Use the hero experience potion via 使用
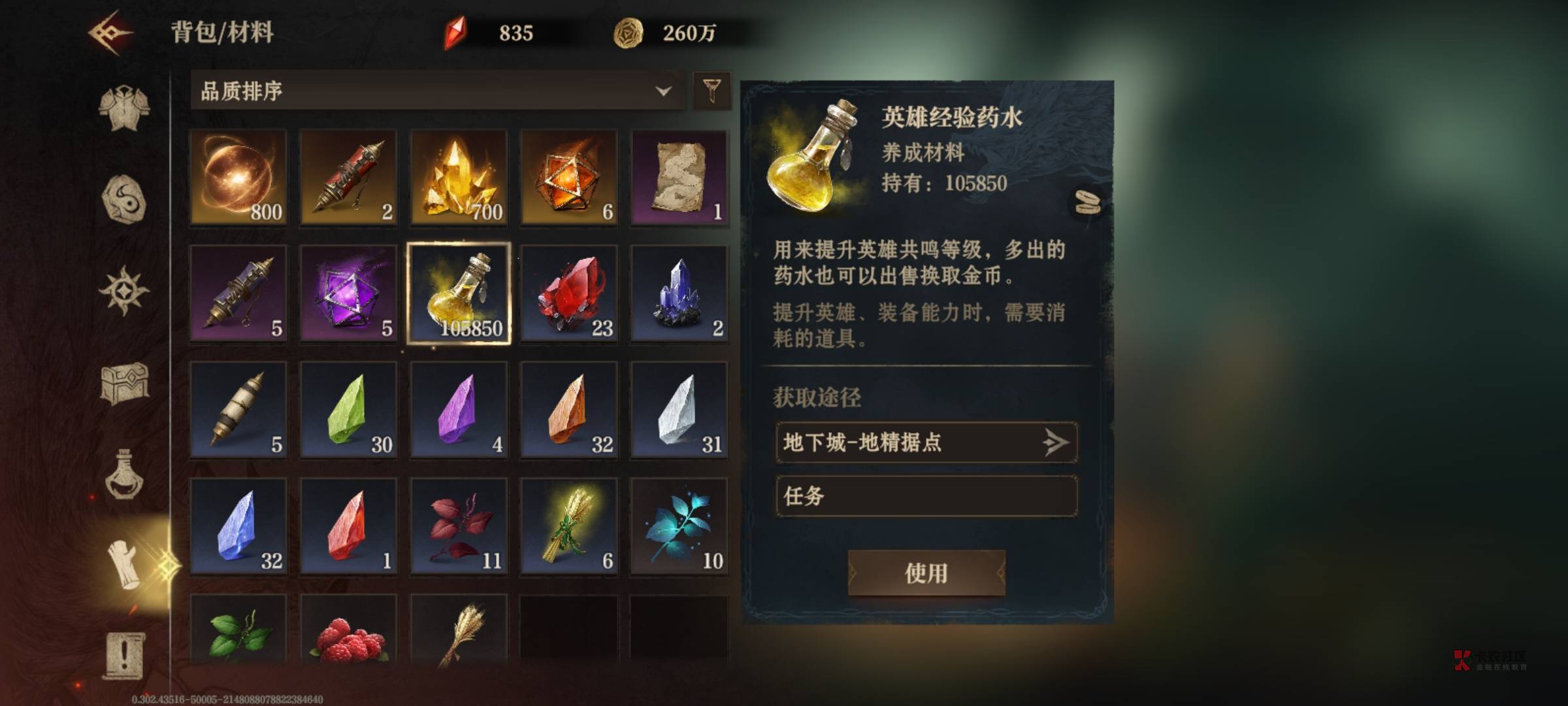This screenshot has width=1568, height=706. pos(926,573)
